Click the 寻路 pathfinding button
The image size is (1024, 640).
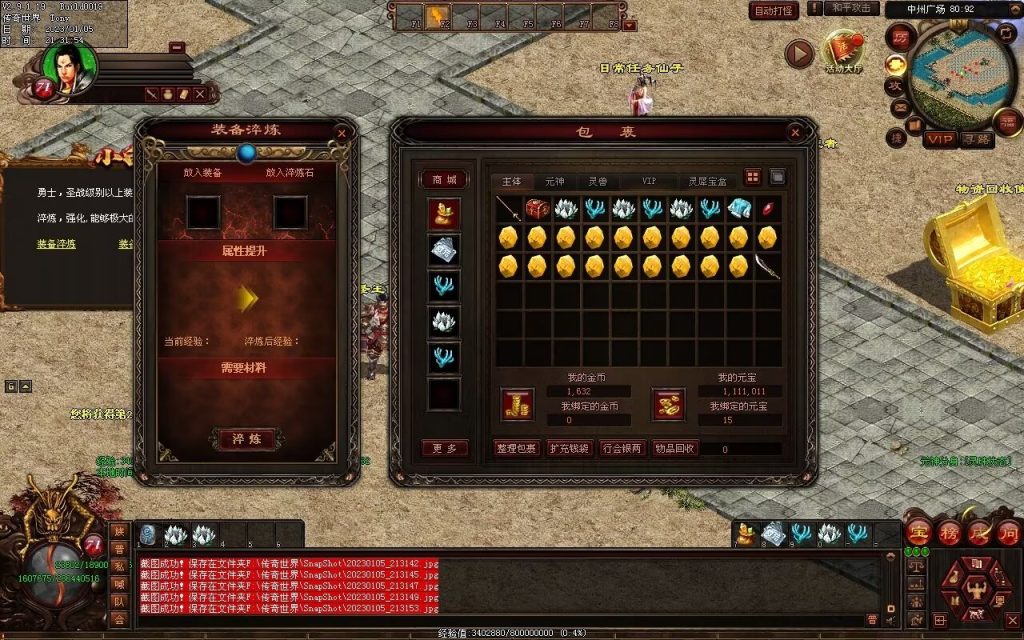[976, 139]
